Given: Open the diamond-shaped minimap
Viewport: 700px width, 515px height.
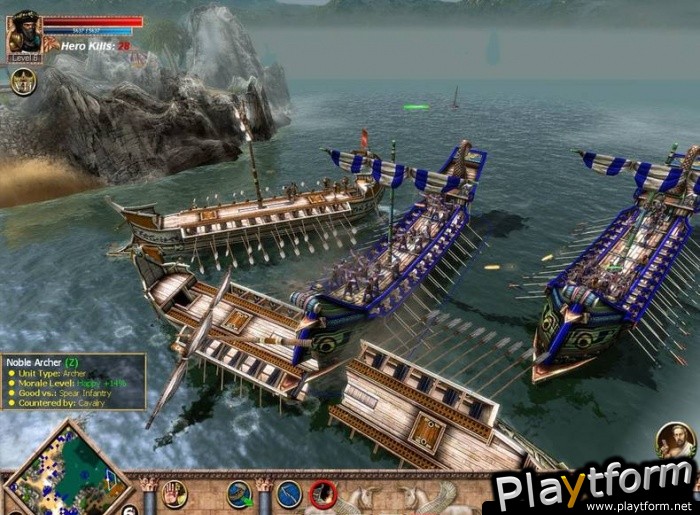Looking at the screenshot, I should (x=68, y=470).
